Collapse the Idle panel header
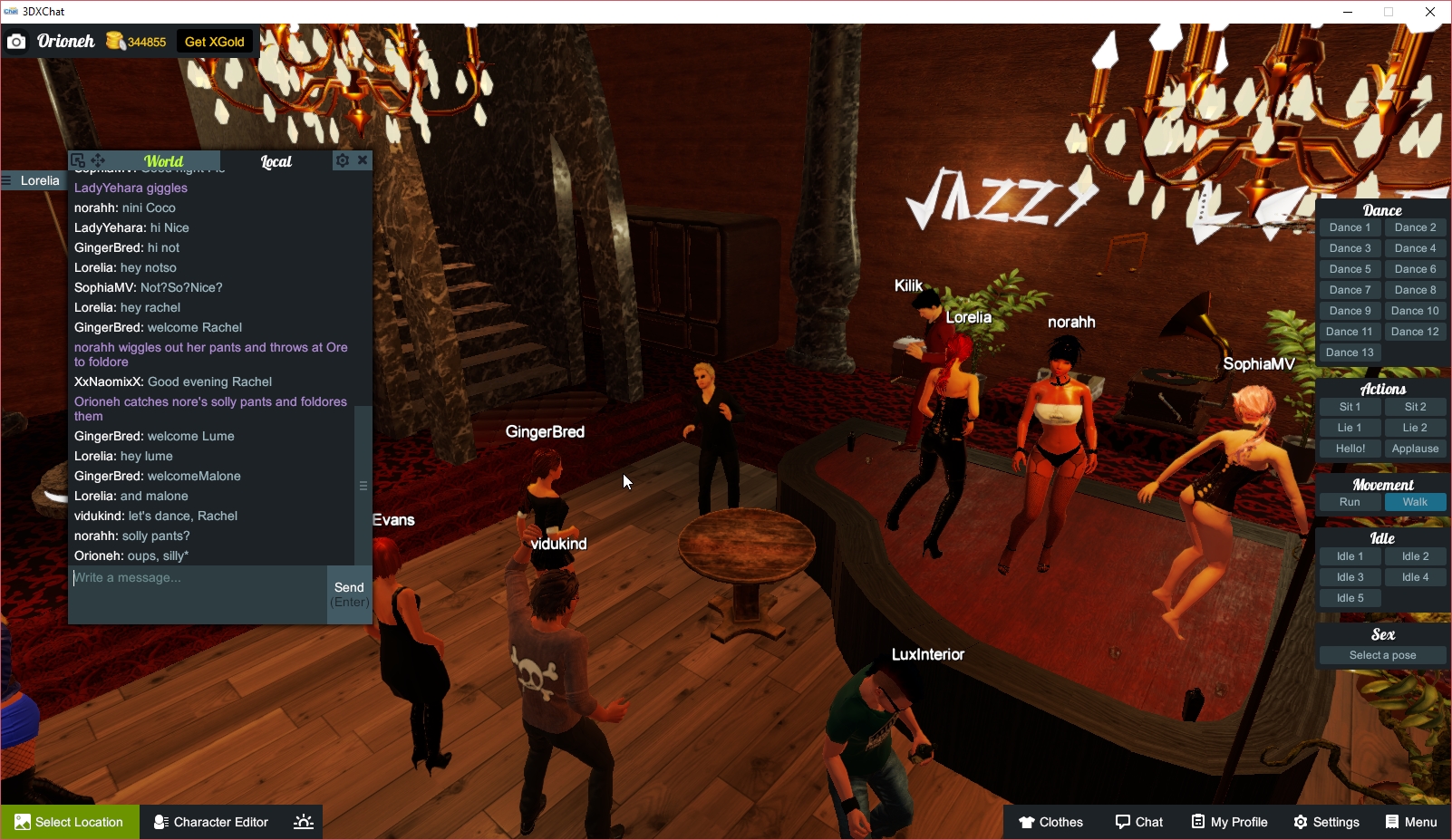This screenshot has width=1452, height=840. click(x=1381, y=537)
